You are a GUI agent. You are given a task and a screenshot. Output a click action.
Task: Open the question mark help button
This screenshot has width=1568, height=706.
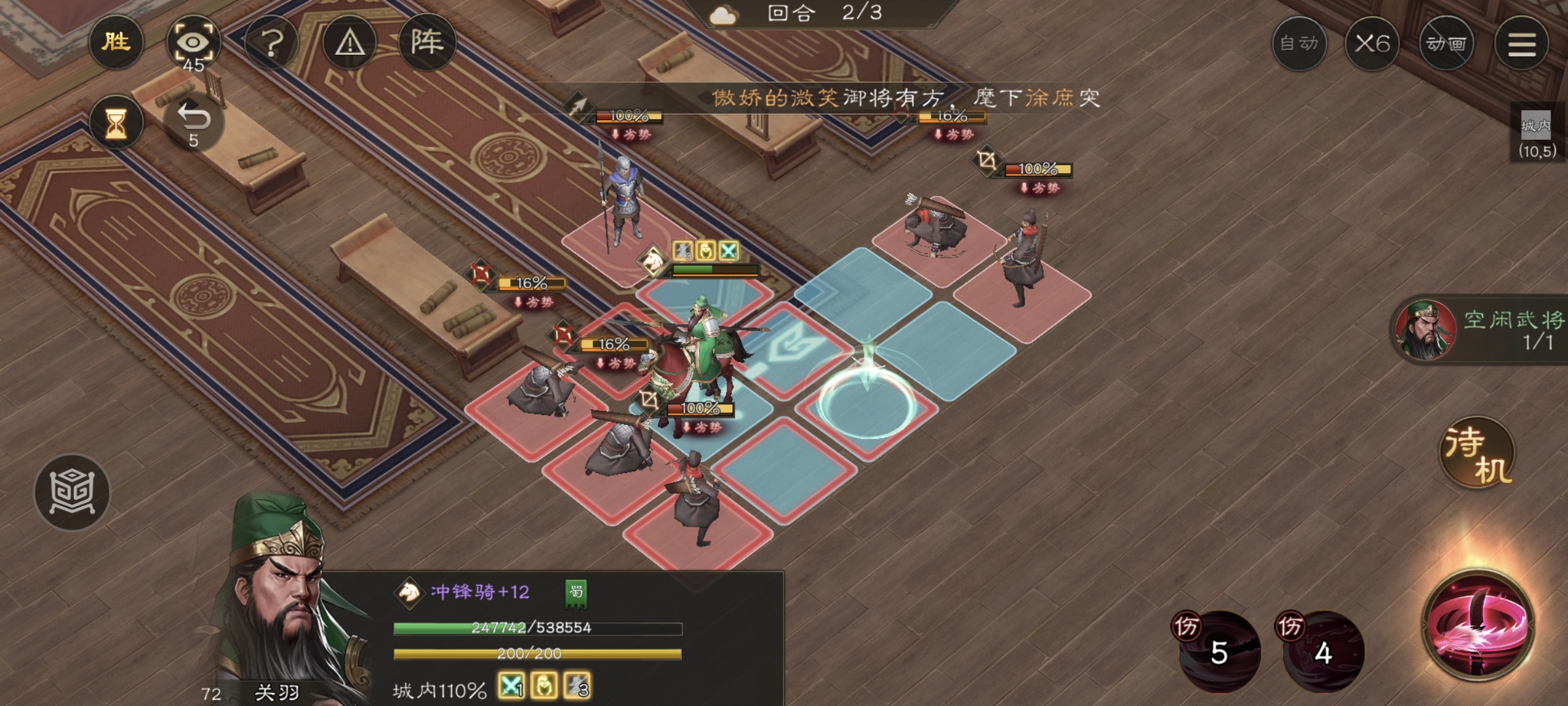click(x=272, y=43)
